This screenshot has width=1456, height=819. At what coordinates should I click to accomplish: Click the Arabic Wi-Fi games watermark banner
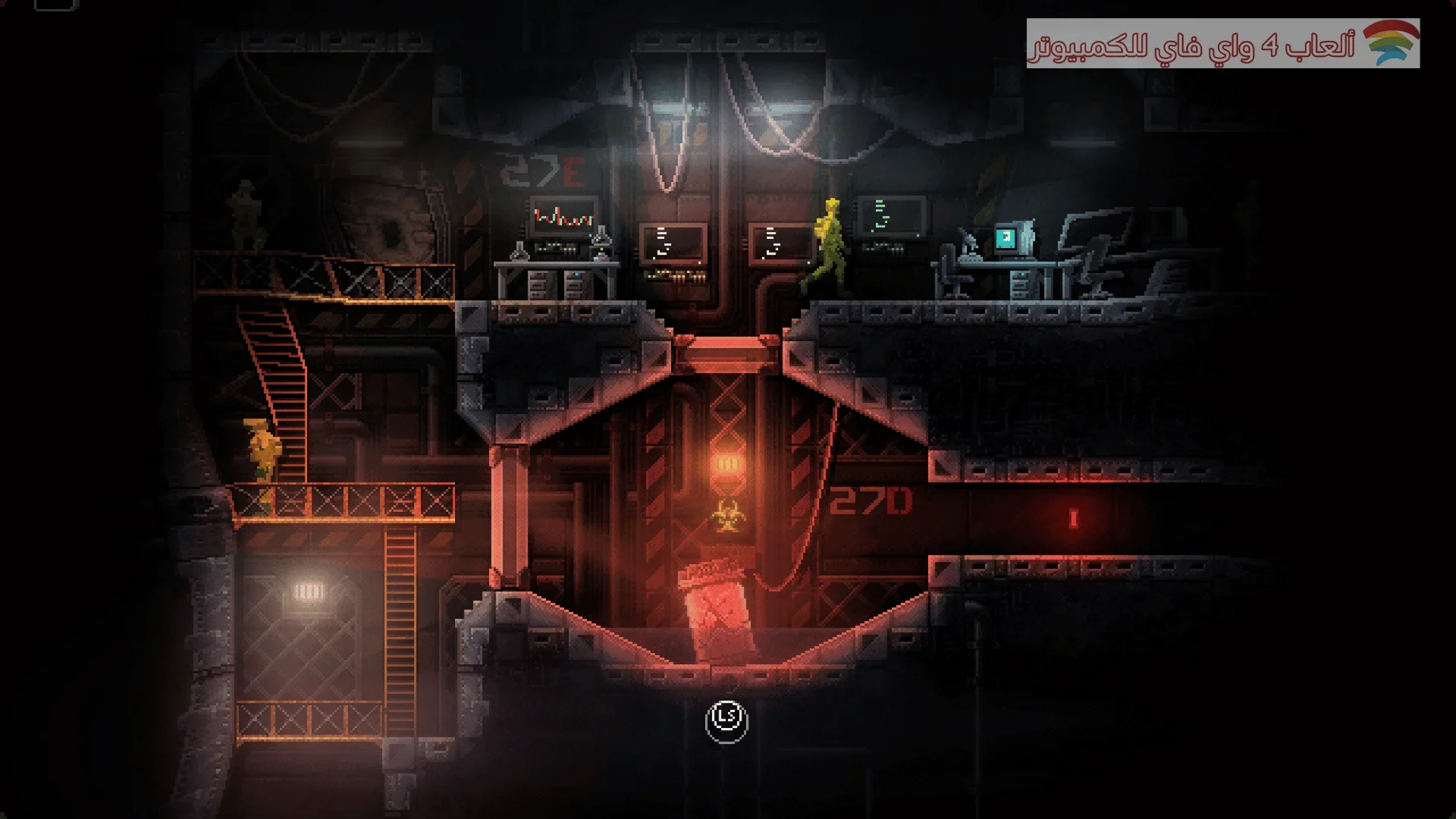(x=1222, y=44)
